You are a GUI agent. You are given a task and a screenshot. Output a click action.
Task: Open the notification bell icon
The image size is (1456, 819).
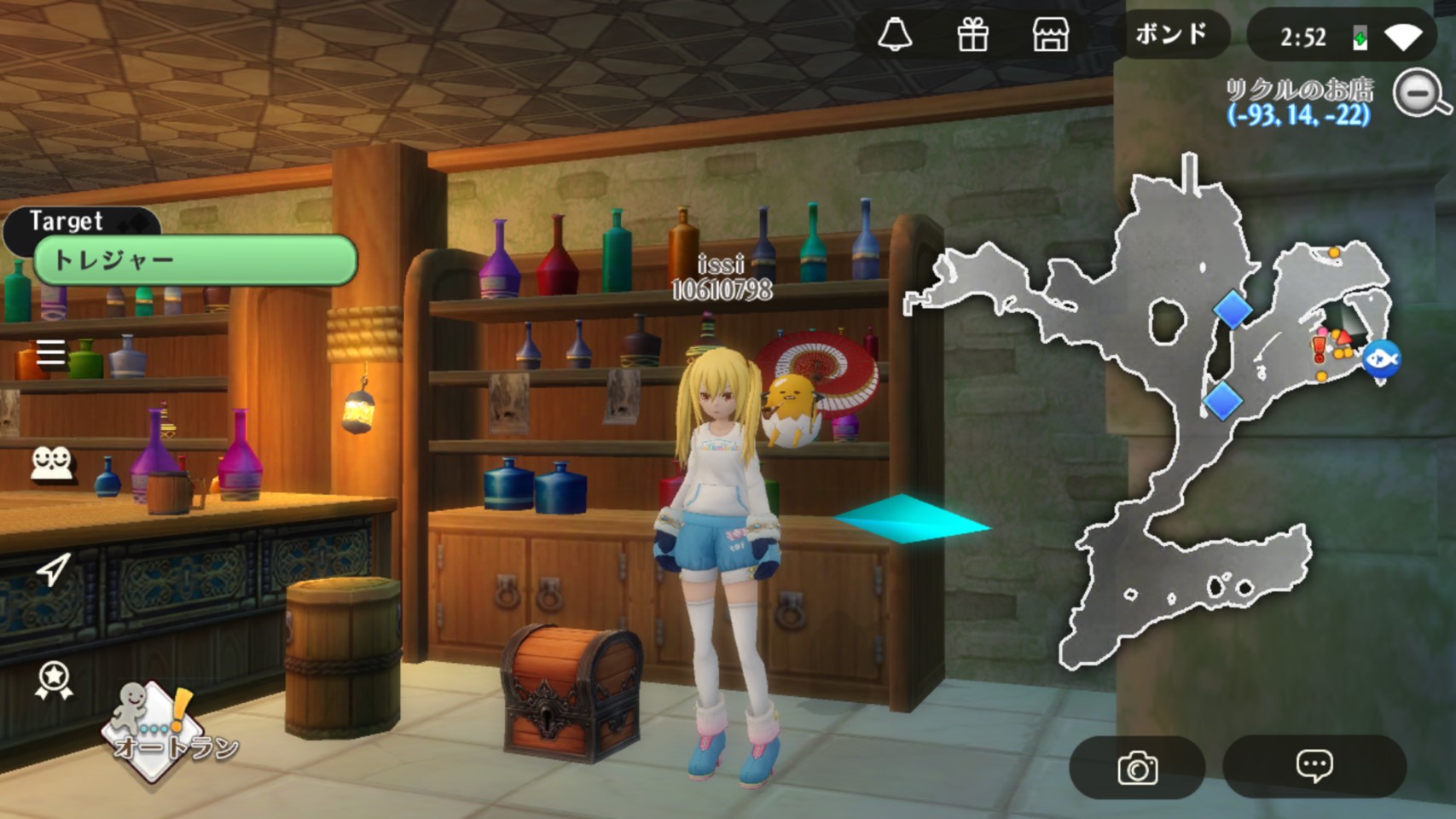point(896,36)
